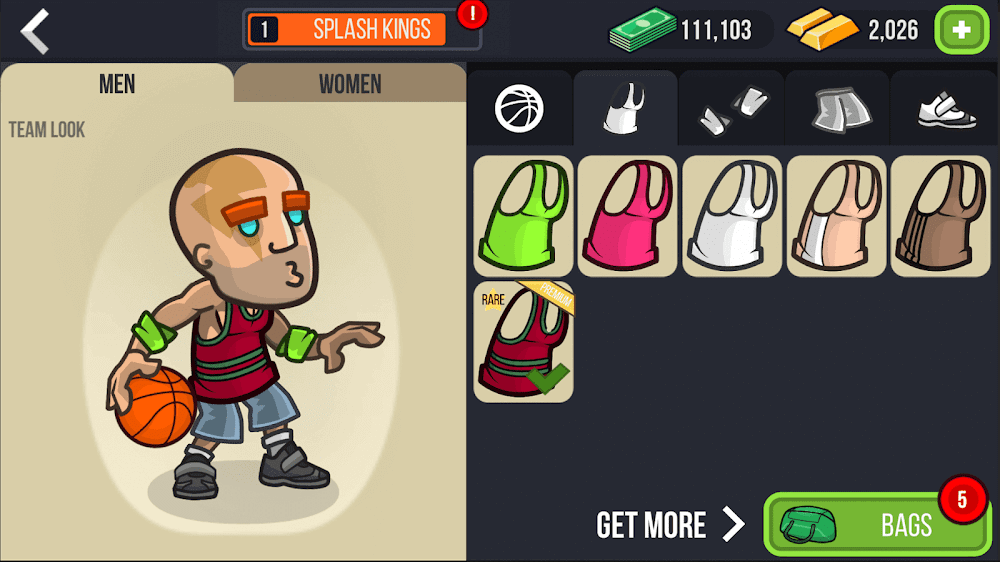Equip the brown striped jersey
Screen dimensions: 1000x562
pos(941,216)
